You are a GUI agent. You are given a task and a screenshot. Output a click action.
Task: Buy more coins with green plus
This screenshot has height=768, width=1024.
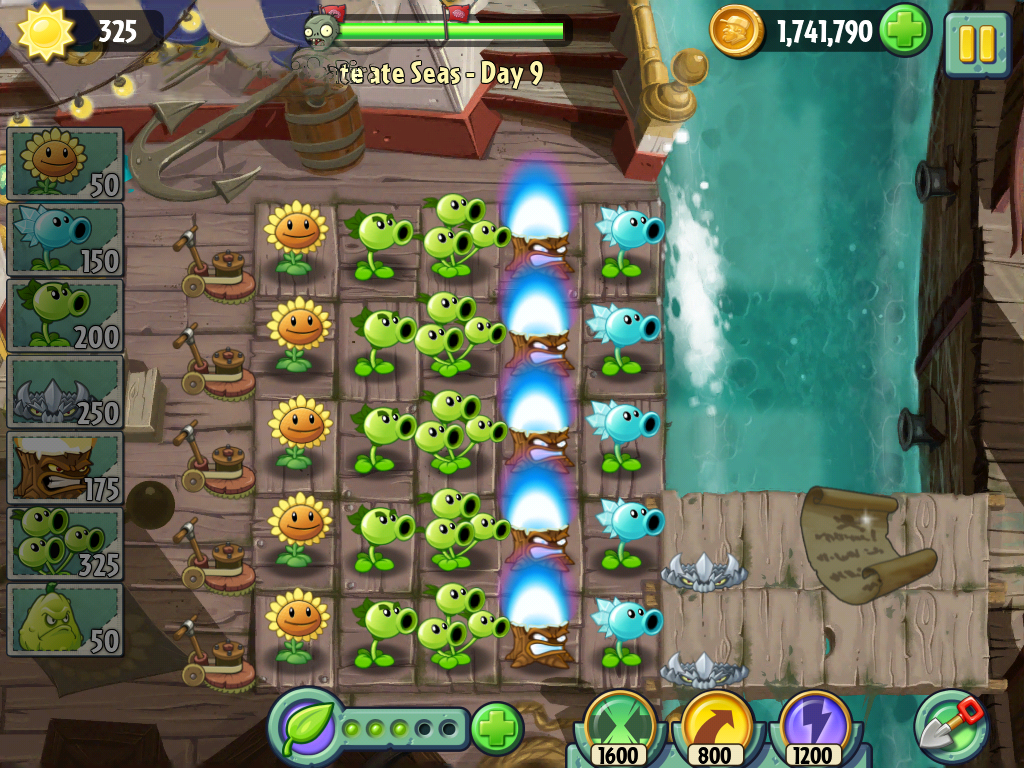[x=904, y=31]
